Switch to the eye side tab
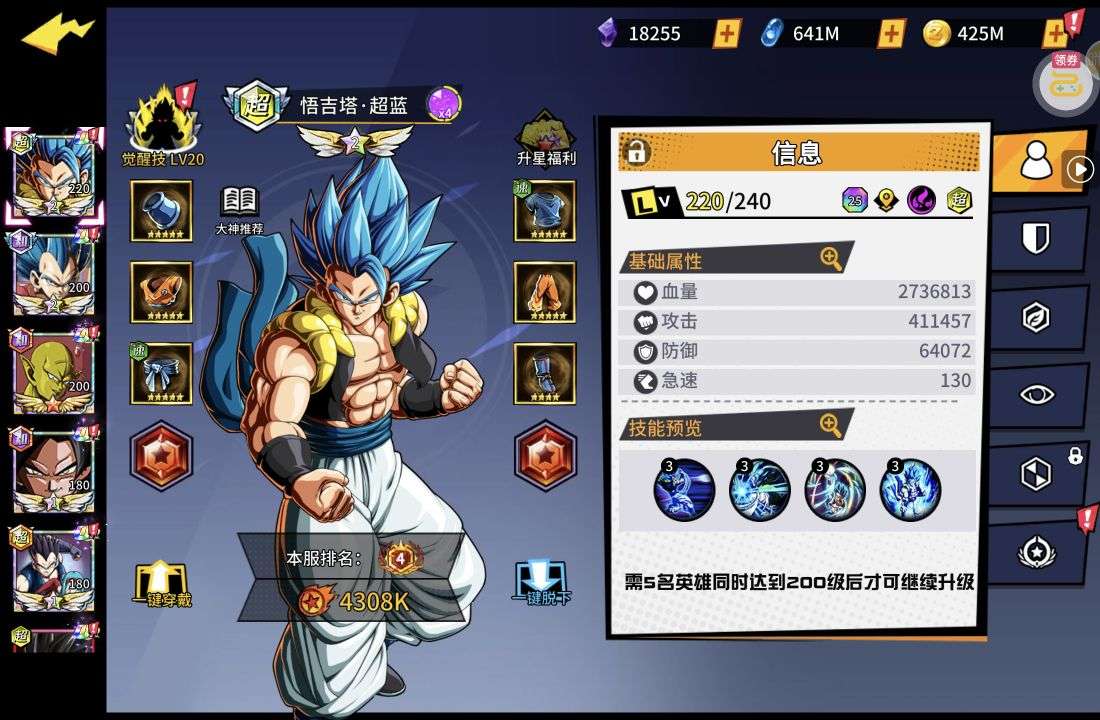Image resolution: width=1100 pixels, height=720 pixels. coord(1036,395)
